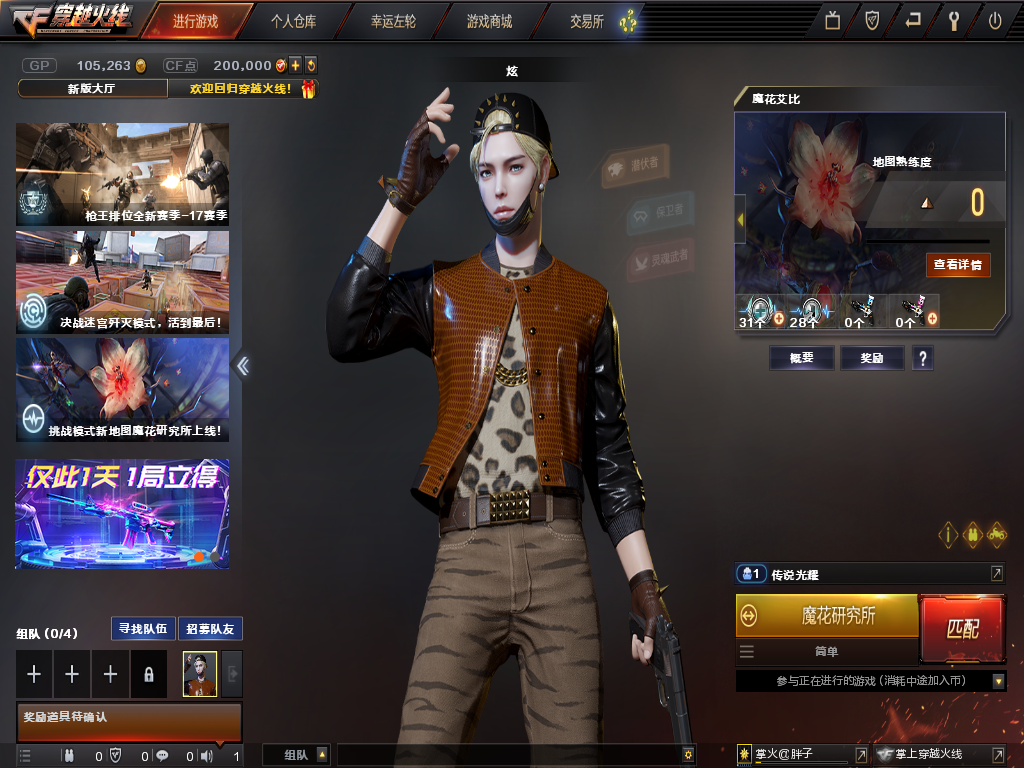The width and height of the screenshot is (1024, 768).
Task: Choose the 魔花研究所 map selector
Action: pyautogui.click(x=827, y=616)
